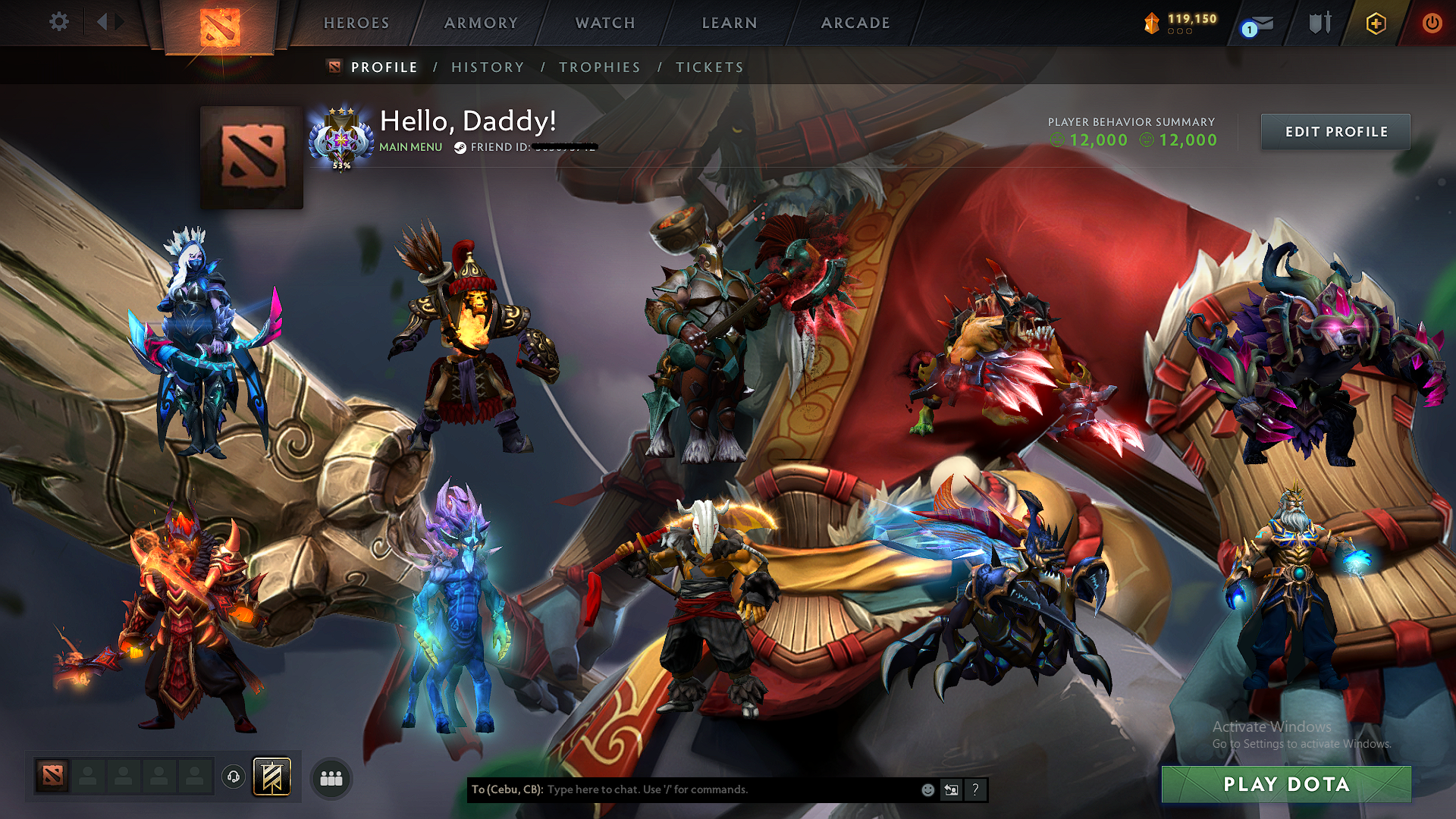This screenshot has width=1456, height=819.
Task: Open the chat channel selector next to smiley
Action: 951,789
